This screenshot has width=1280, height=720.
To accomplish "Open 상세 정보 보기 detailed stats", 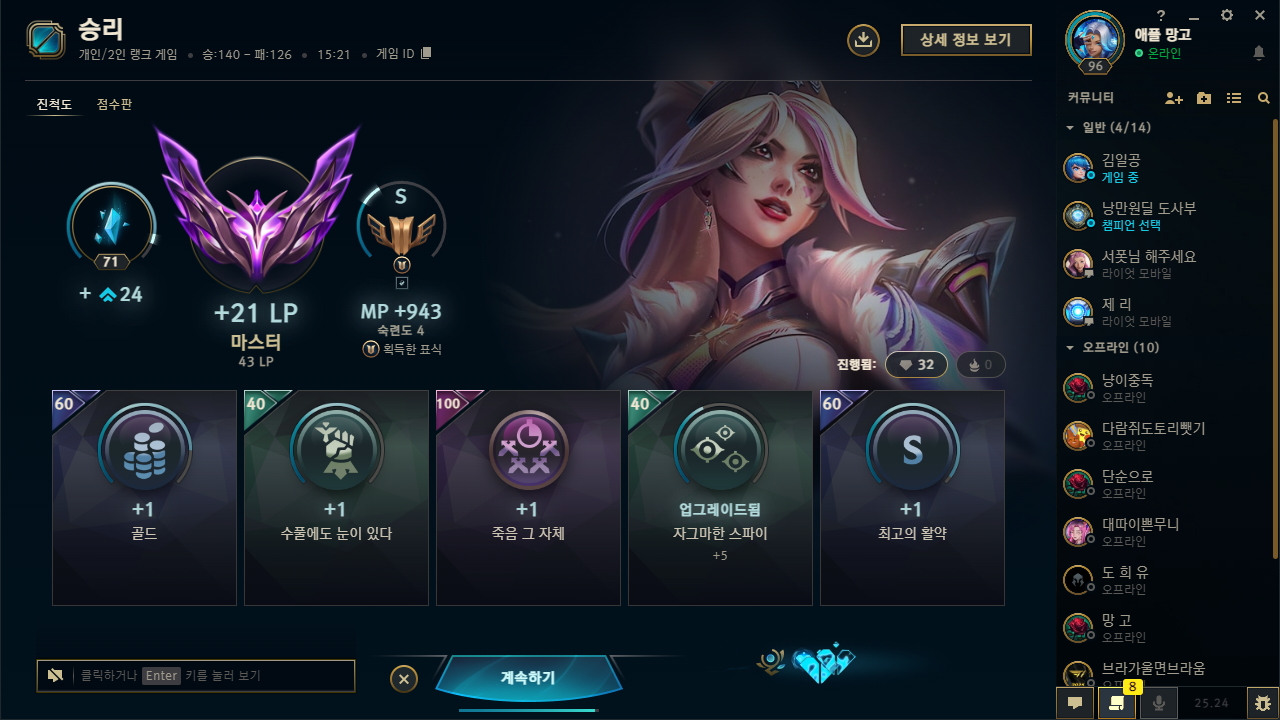I will [965, 39].
